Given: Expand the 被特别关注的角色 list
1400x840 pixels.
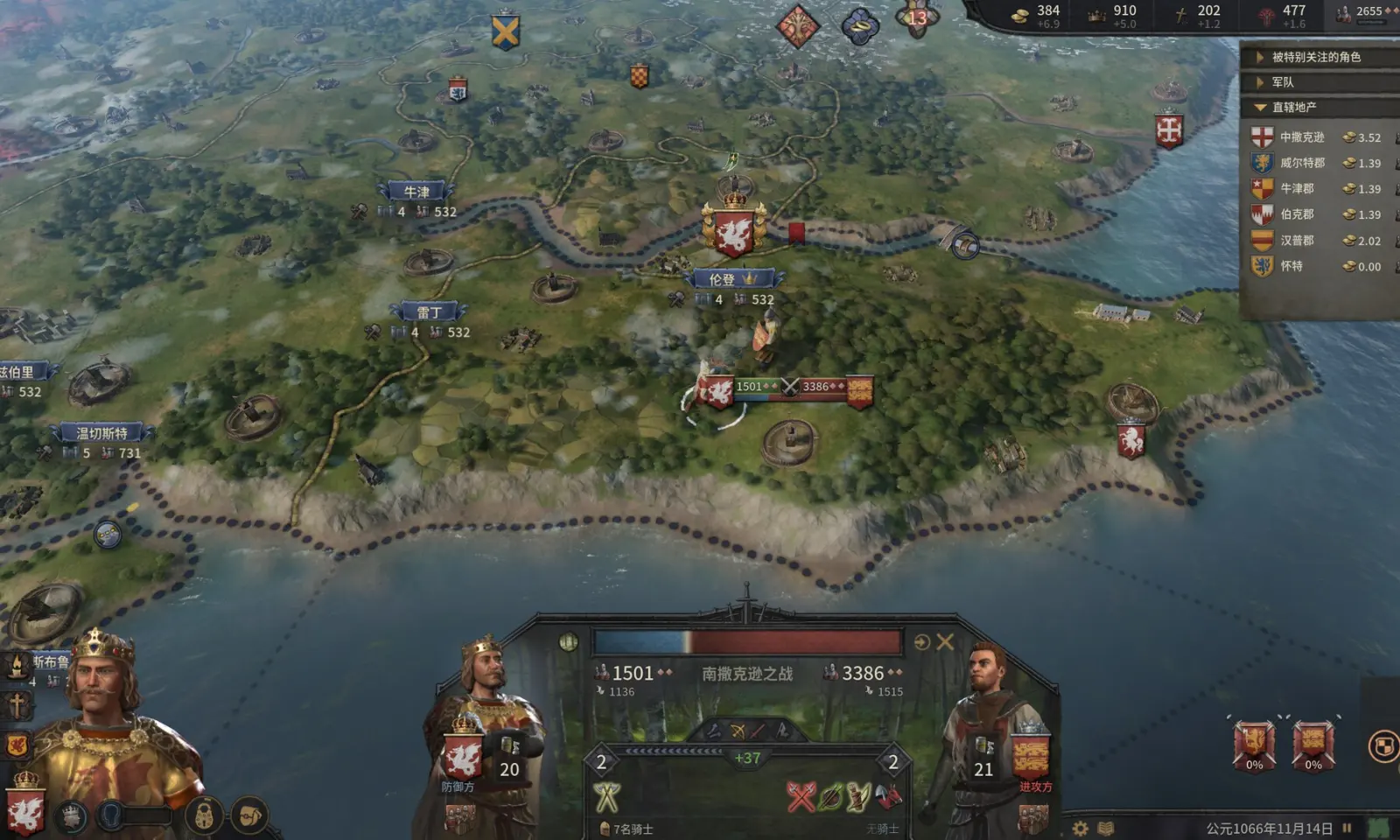Looking at the screenshot, I should [1260, 58].
